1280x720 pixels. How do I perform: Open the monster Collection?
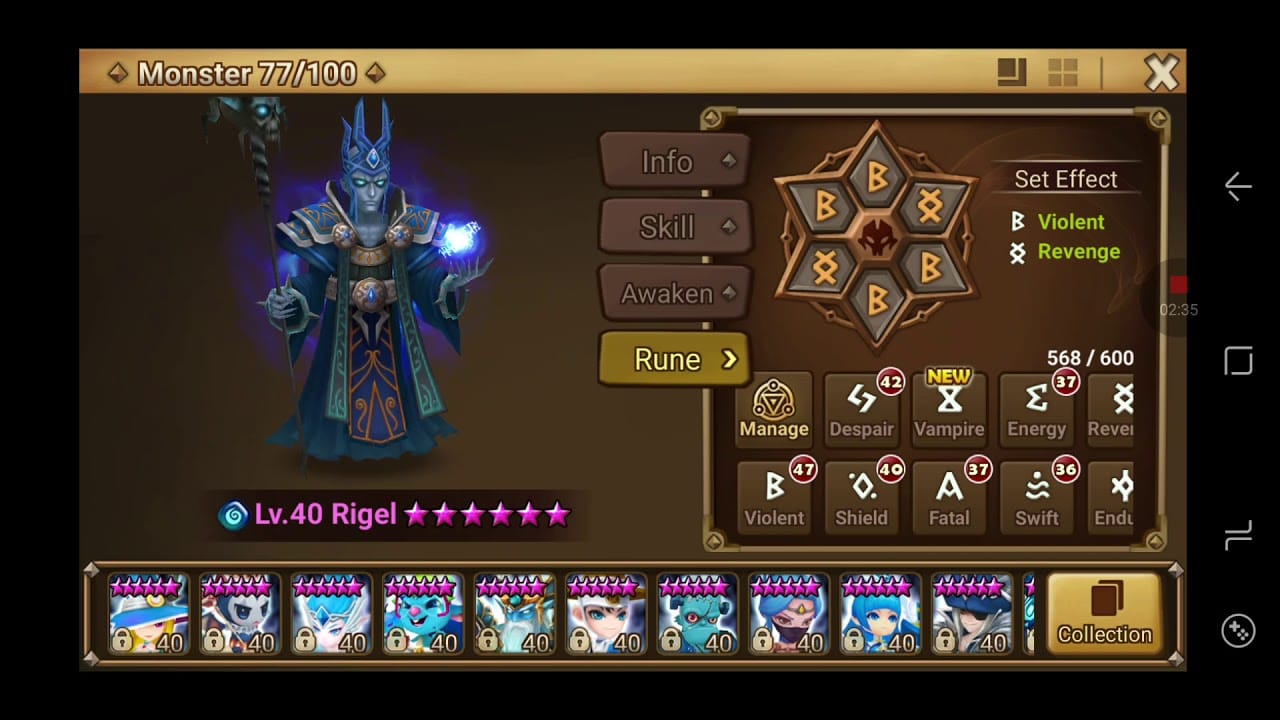[x=1104, y=614]
